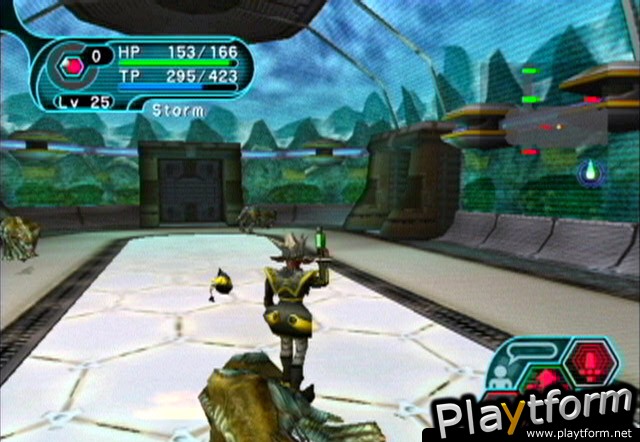Click the red photon gem status icon

[73, 65]
